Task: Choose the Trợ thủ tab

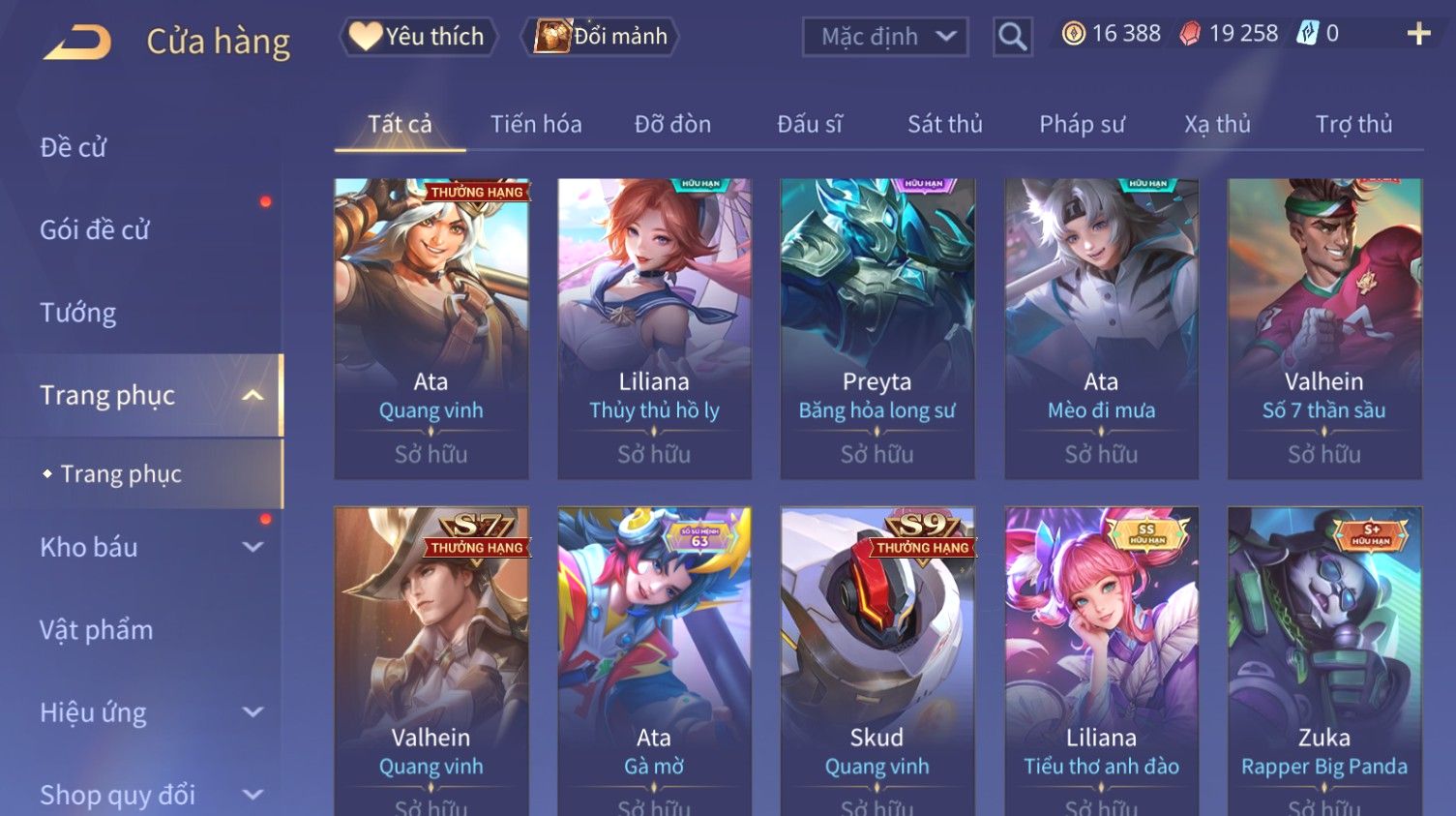Action: pos(1353,124)
